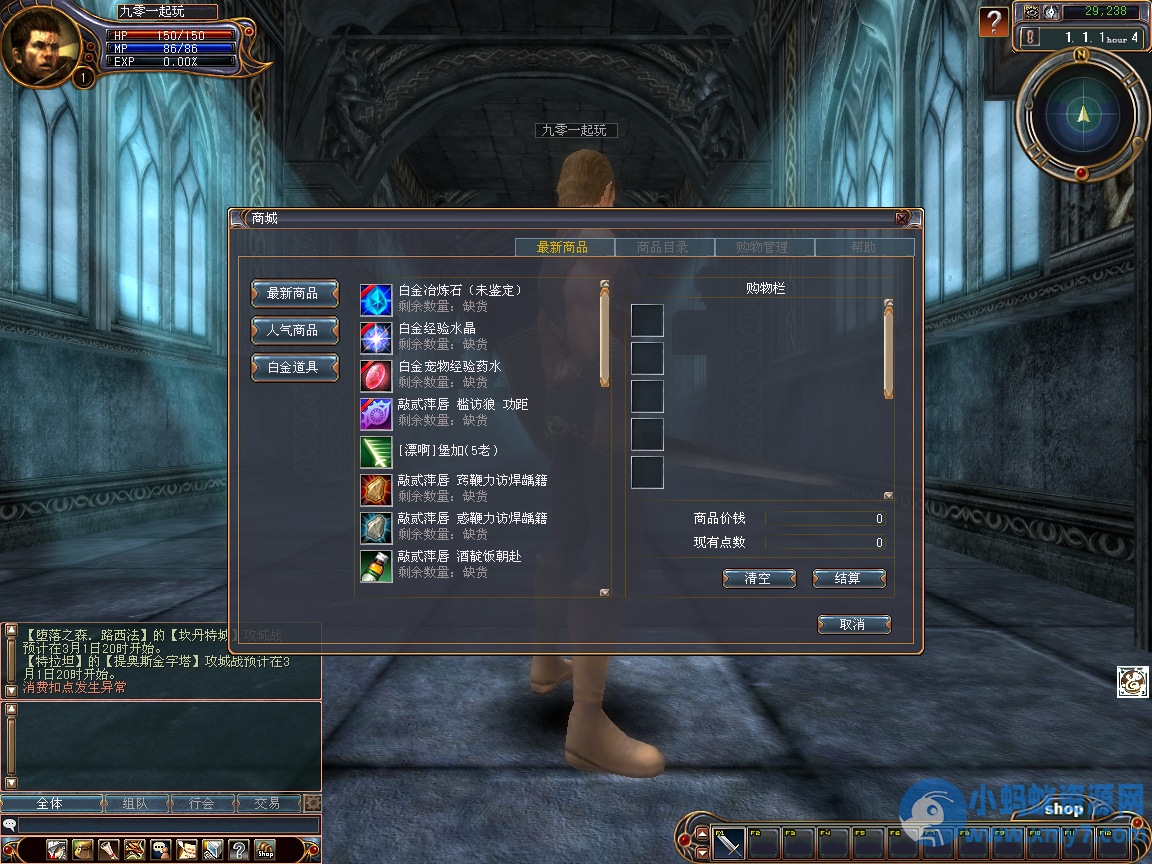Click the 清空 clear cart button
The height and width of the screenshot is (864, 1152).
pos(758,578)
